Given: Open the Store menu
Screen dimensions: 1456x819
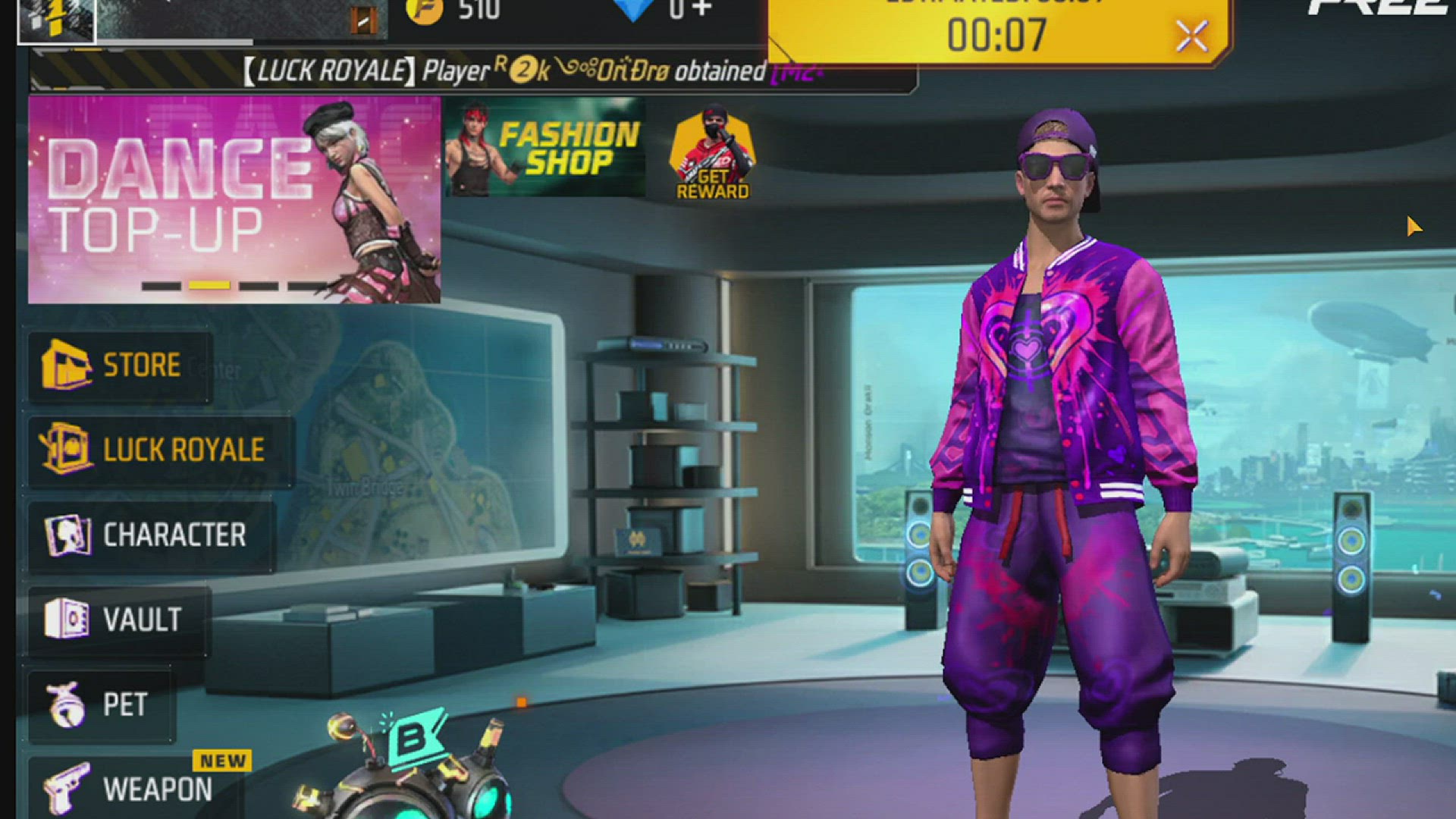Looking at the screenshot, I should click(120, 366).
